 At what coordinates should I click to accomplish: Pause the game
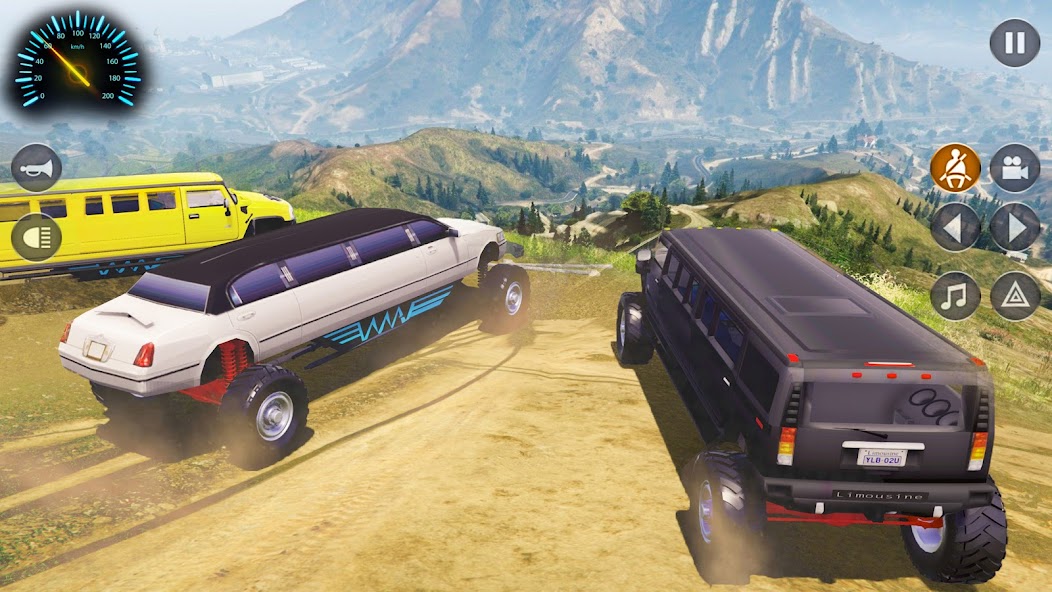point(1014,44)
